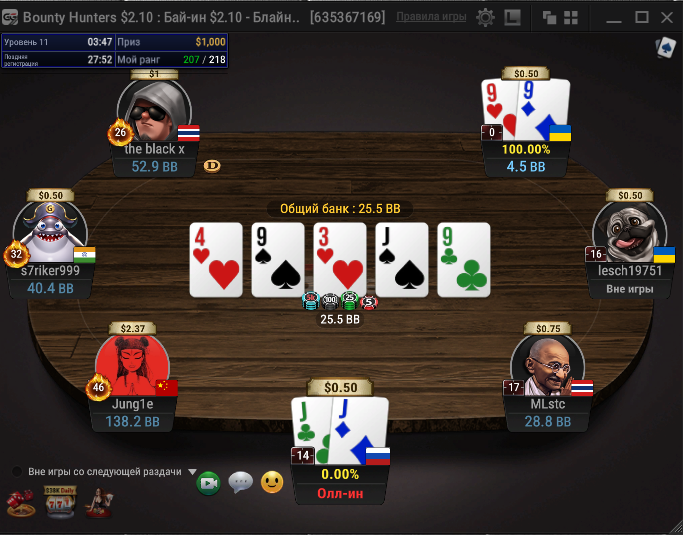
Task: Open the live dealer game icon
Action: (x=97, y=501)
